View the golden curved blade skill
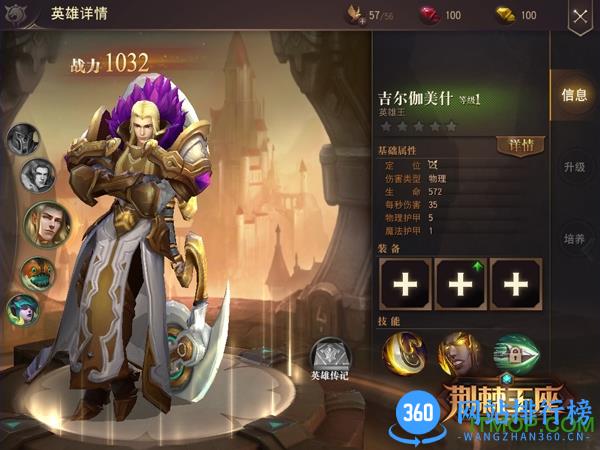Viewport: 600px width, 450px height. point(405,352)
